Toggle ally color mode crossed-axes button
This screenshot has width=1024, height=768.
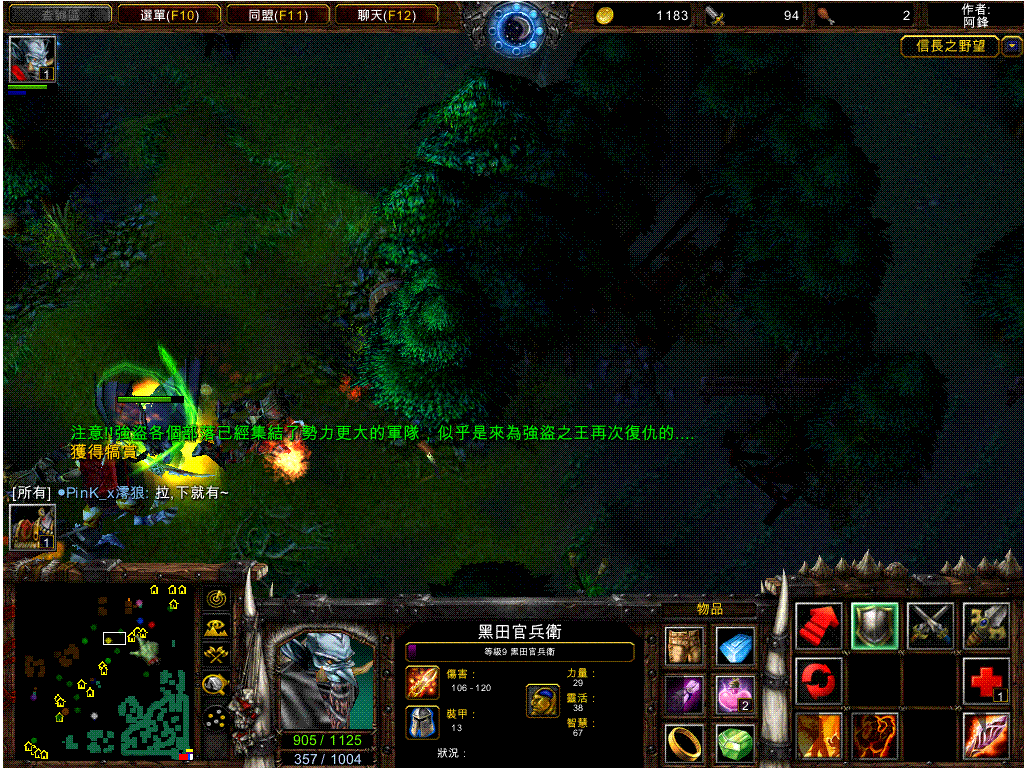215,655
